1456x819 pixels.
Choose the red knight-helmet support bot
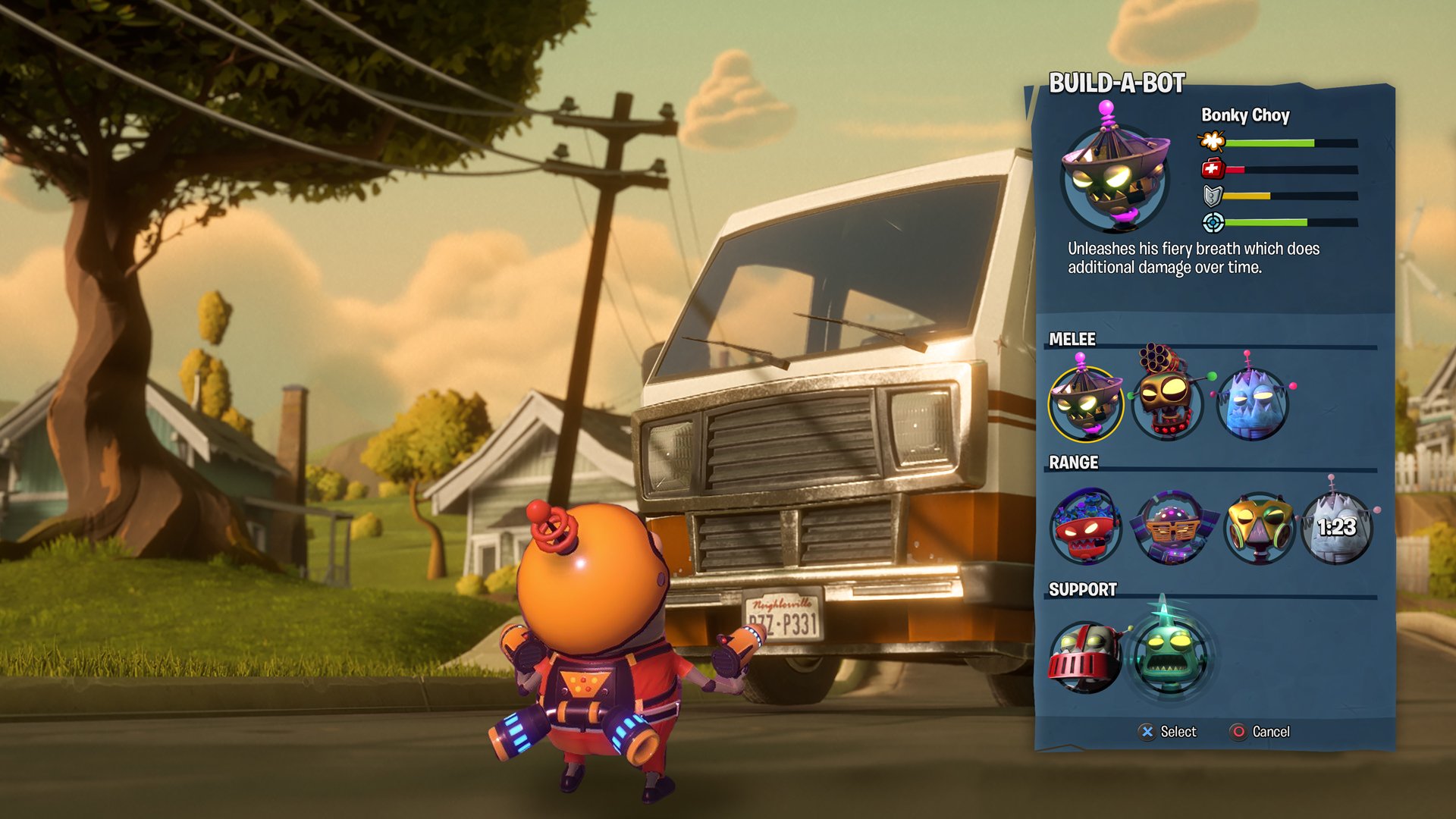pyautogui.click(x=1085, y=657)
